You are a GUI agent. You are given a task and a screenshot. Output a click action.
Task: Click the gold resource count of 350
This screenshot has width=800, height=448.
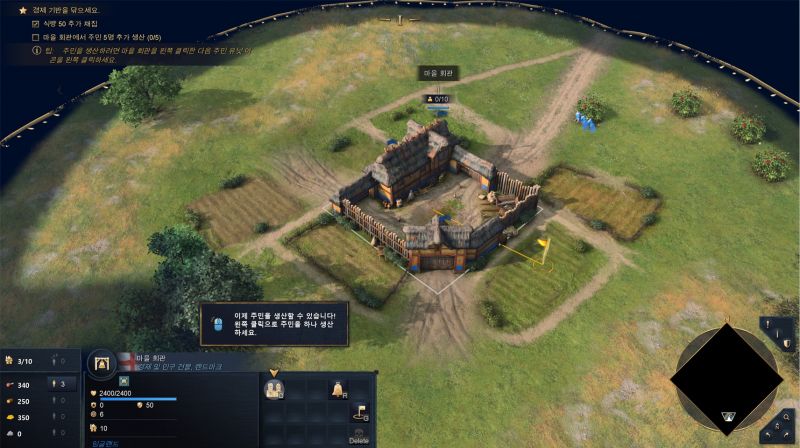[20, 417]
